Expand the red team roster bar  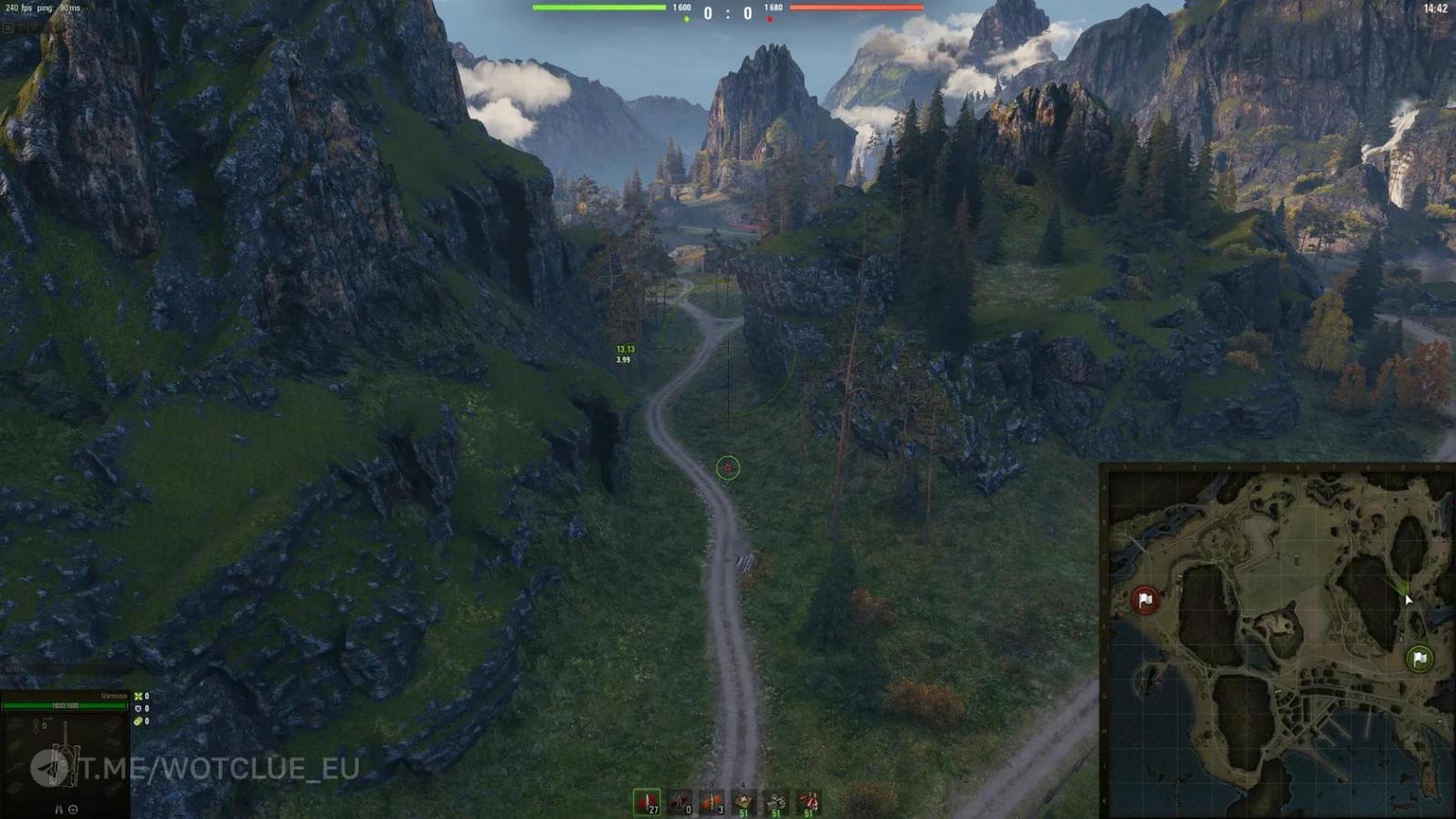point(855,8)
